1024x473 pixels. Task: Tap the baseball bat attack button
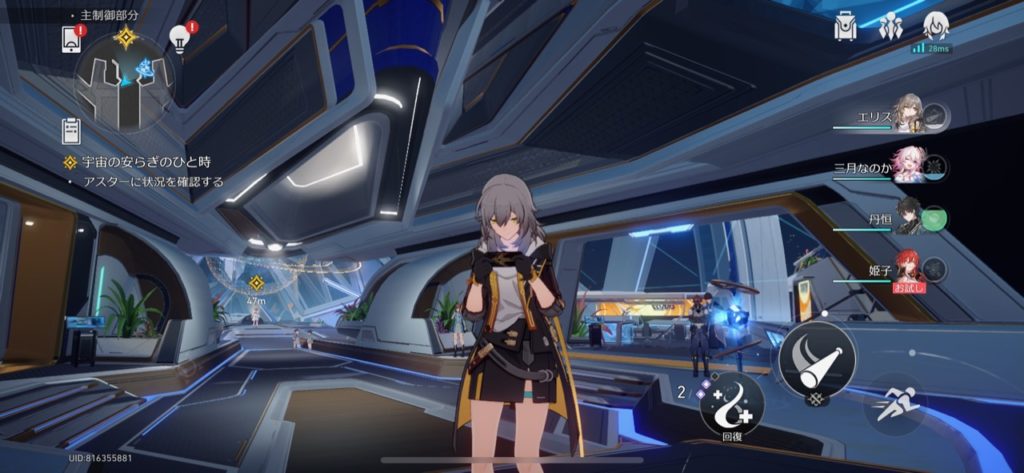coord(817,358)
